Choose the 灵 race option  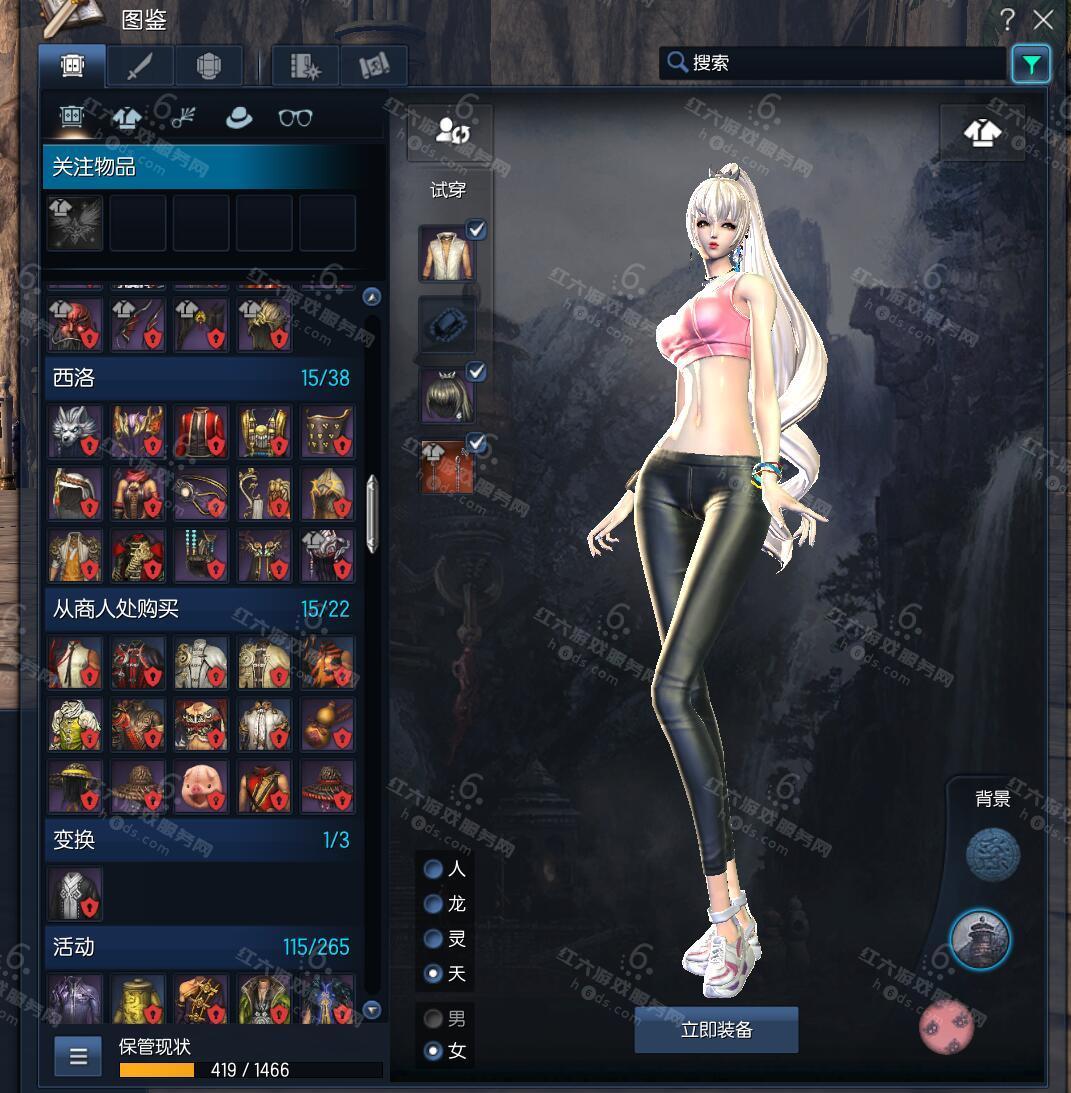434,939
